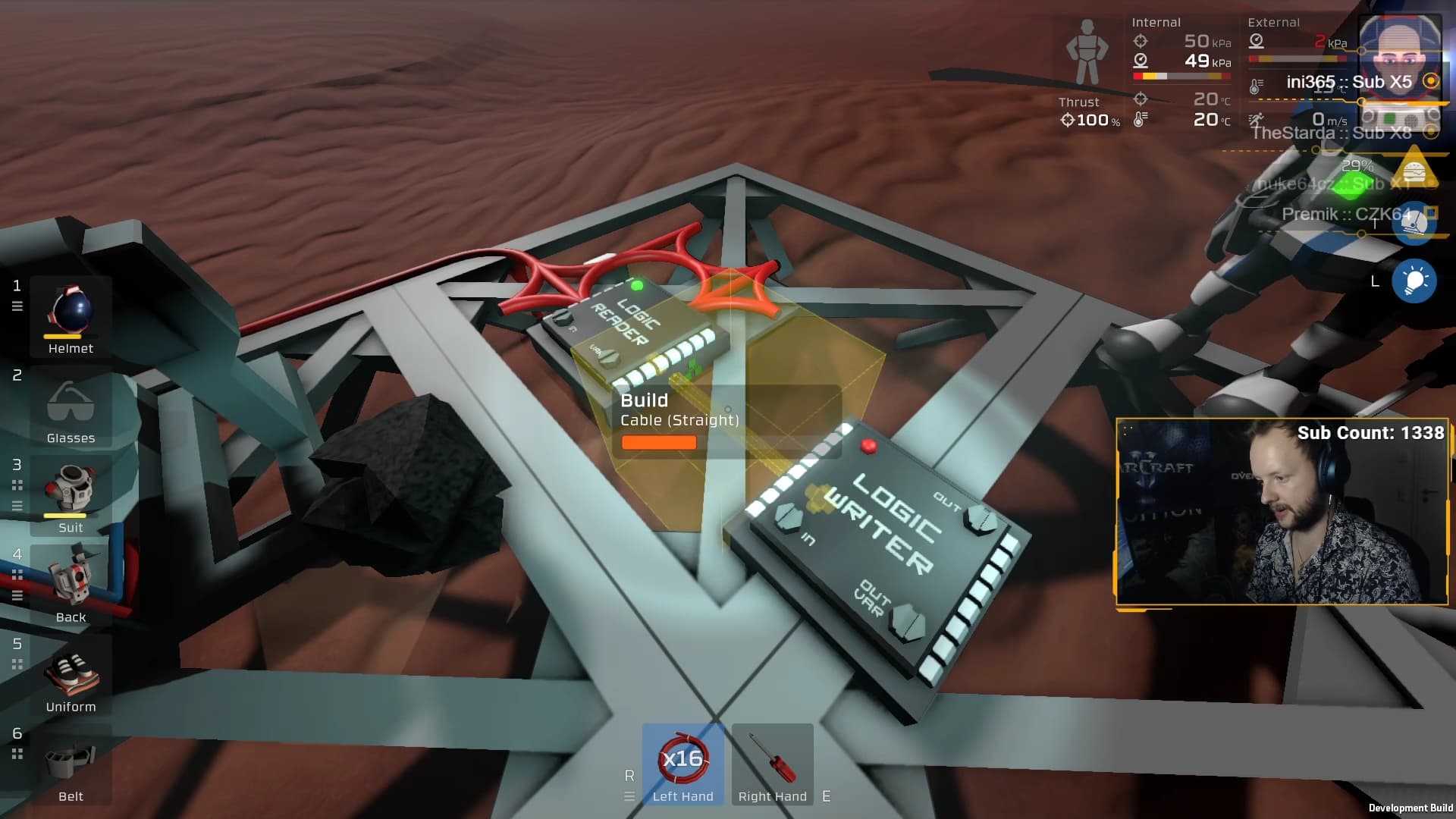1456x819 pixels.
Task: Select the Right Hand screwdriver slot
Action: click(x=772, y=763)
